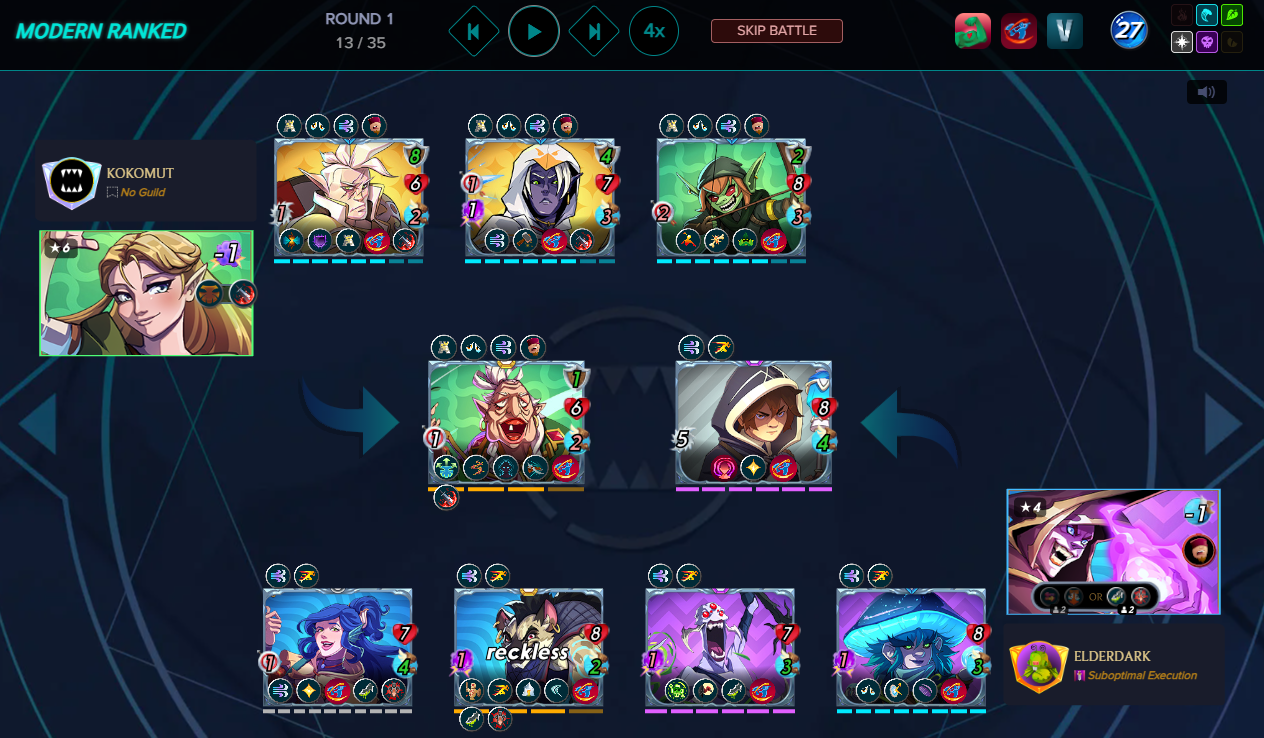The height and width of the screenshot is (738, 1264).
Task: Inspect the blue mushroom-hat monster card
Action: click(x=911, y=647)
